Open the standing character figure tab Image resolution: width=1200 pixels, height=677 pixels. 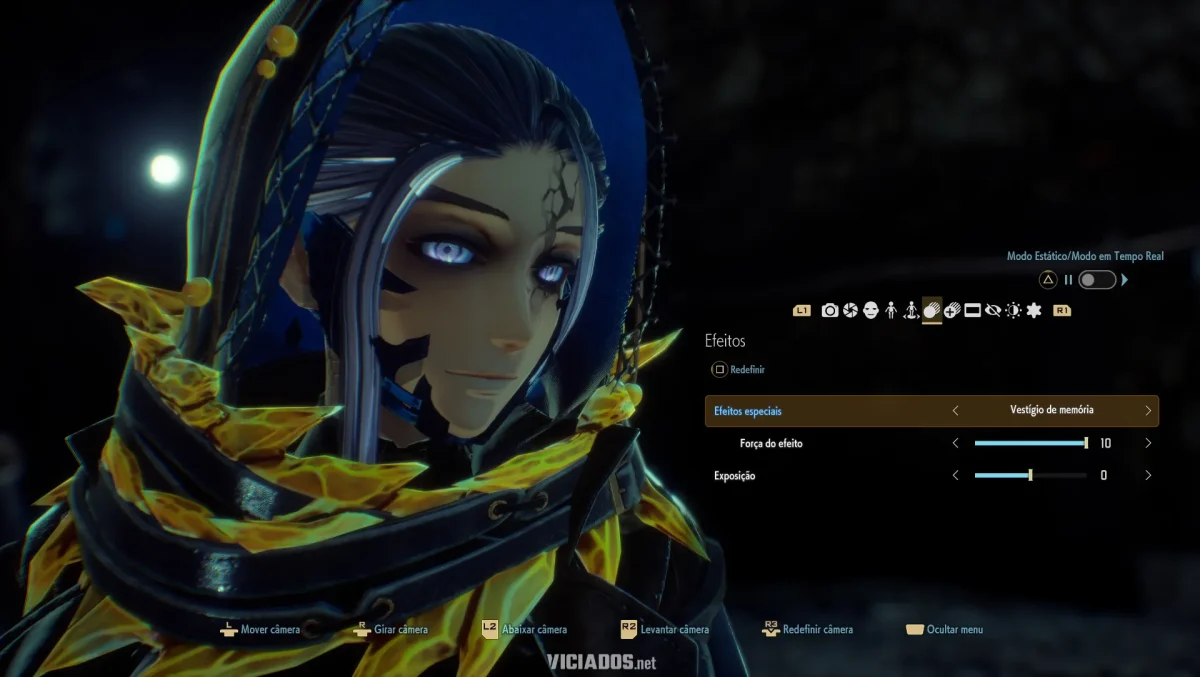click(x=890, y=311)
